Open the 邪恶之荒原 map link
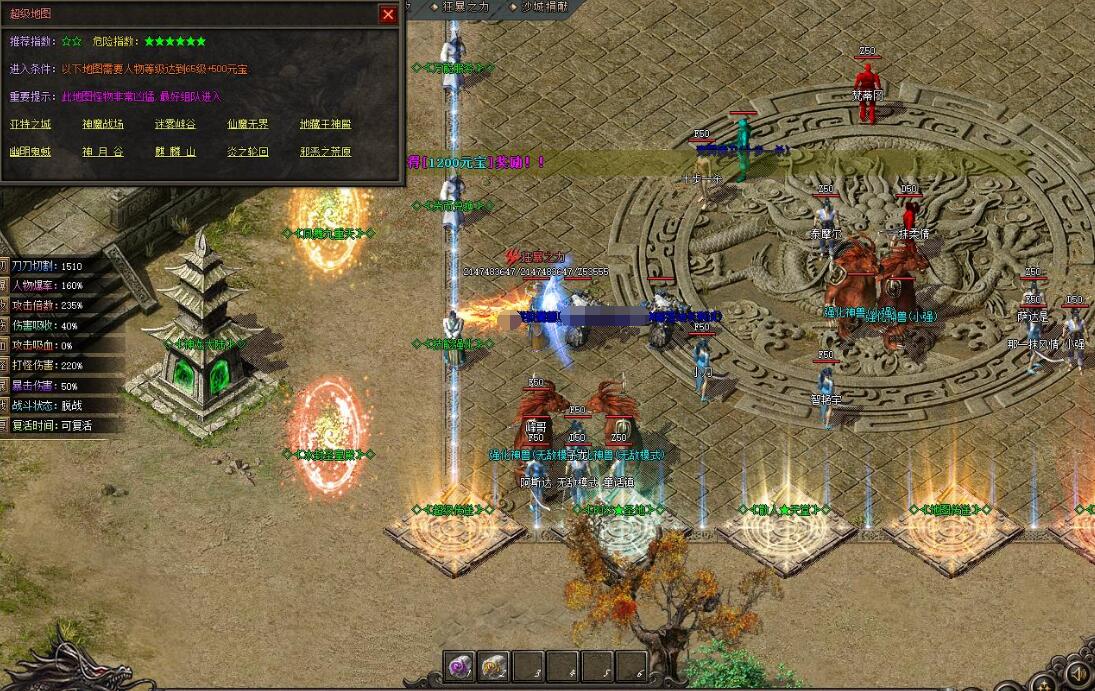The height and width of the screenshot is (691, 1095). 326,152
